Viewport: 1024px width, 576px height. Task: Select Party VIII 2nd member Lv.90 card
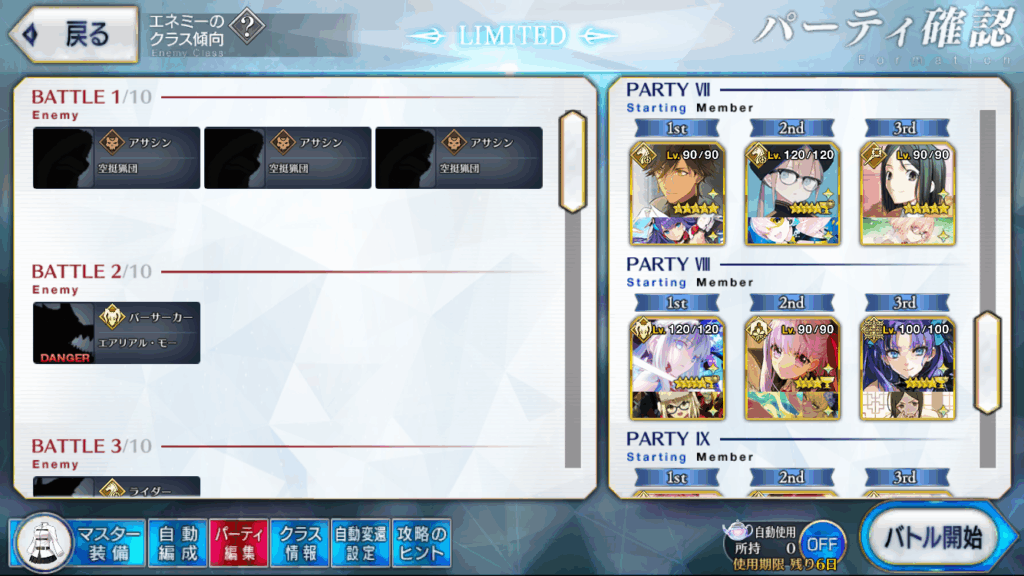[792, 368]
